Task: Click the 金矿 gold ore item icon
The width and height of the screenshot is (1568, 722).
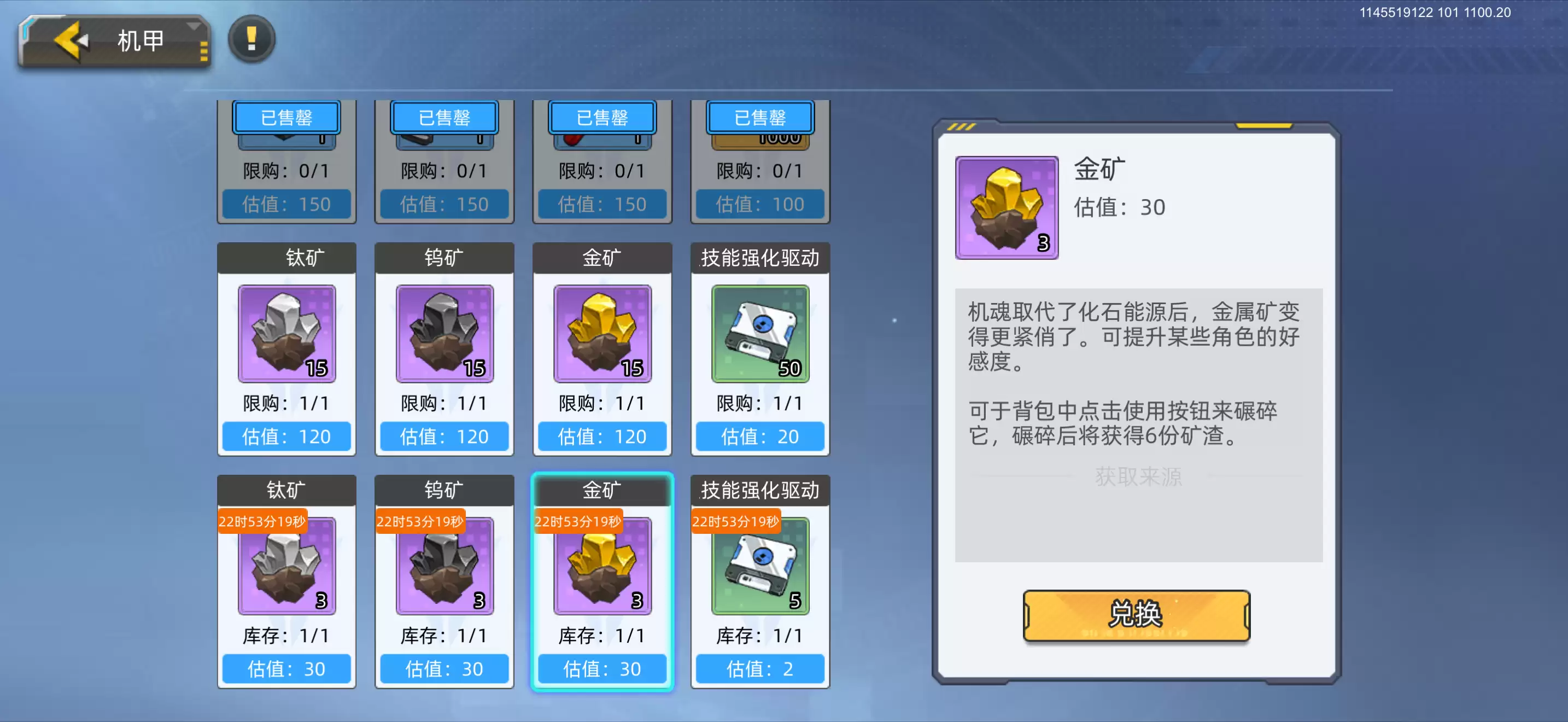Action: tap(601, 334)
